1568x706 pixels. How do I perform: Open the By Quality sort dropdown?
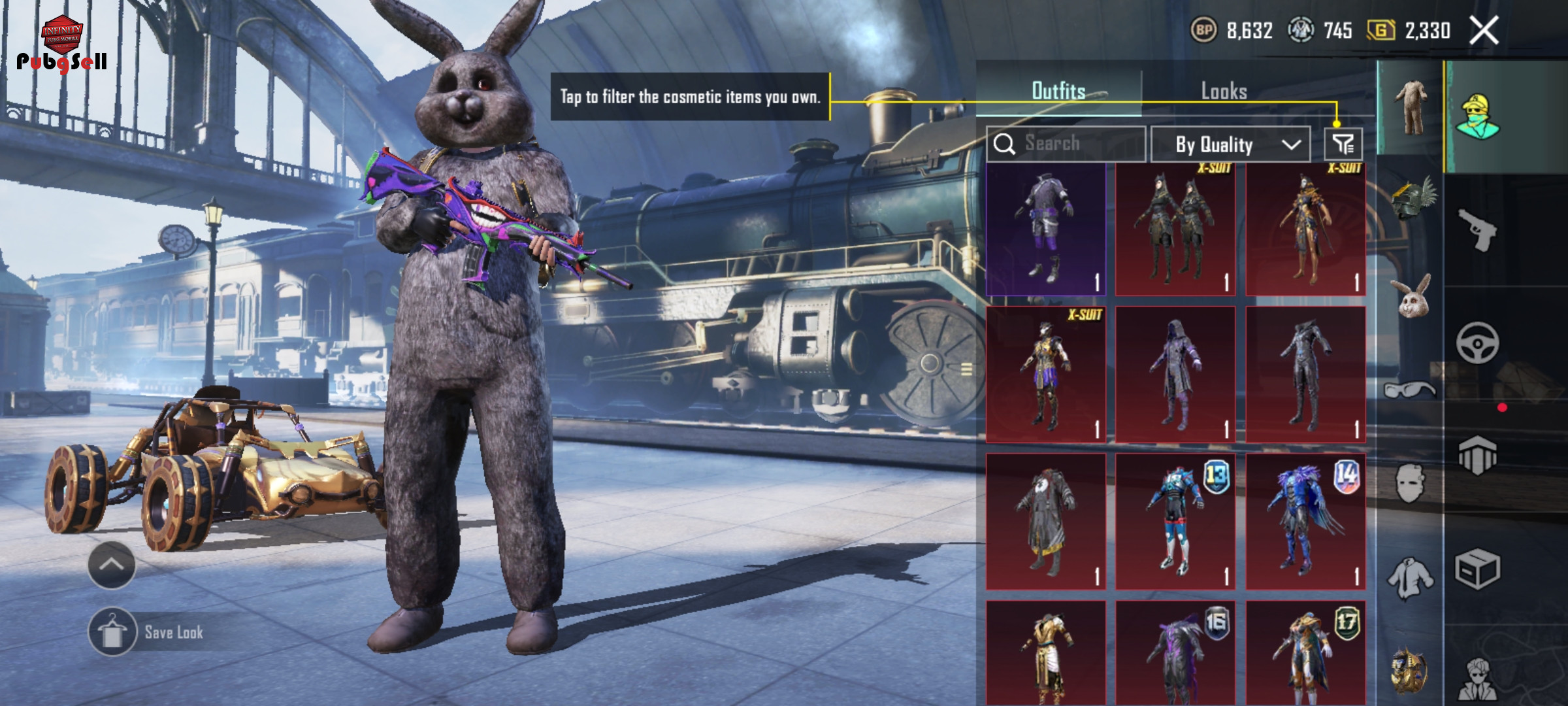pyautogui.click(x=1230, y=144)
